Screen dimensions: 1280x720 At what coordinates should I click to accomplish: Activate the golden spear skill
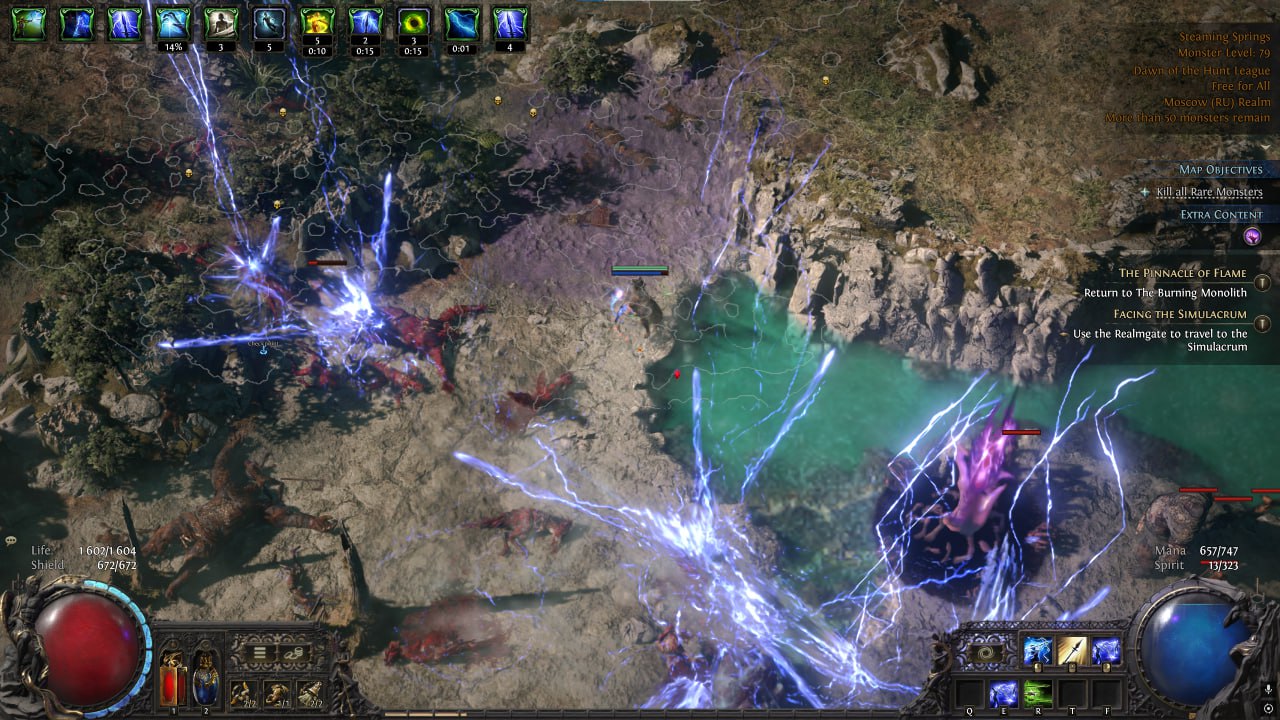pyautogui.click(x=1072, y=651)
